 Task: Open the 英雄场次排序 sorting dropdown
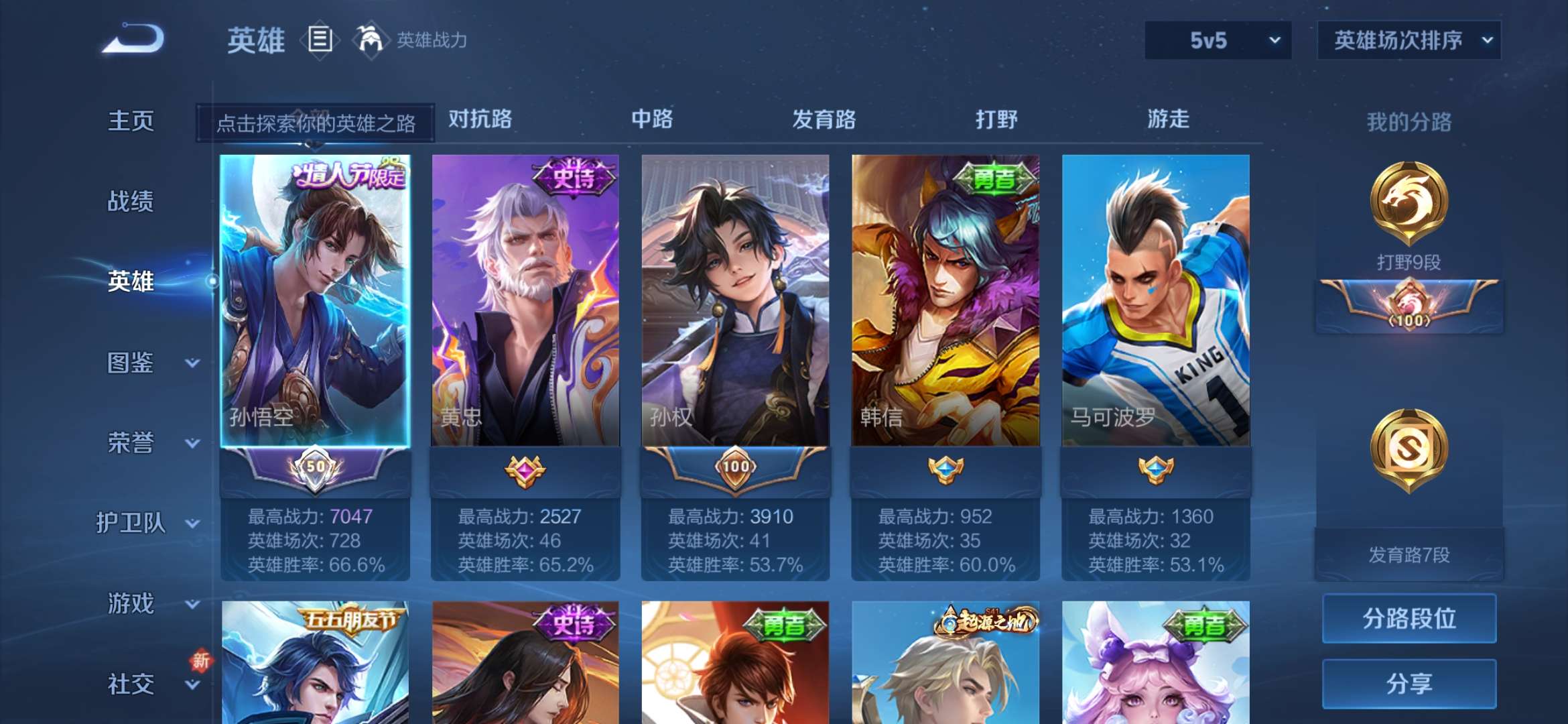(x=1409, y=40)
